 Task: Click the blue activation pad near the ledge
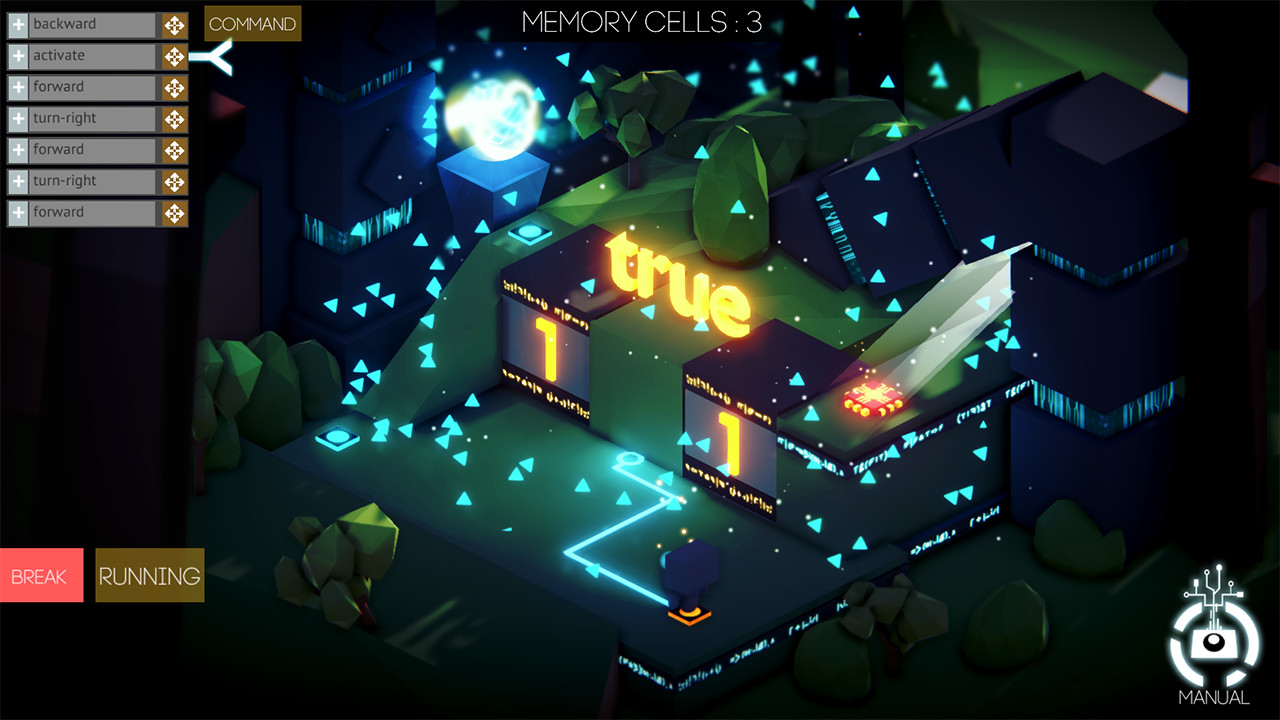coord(530,231)
